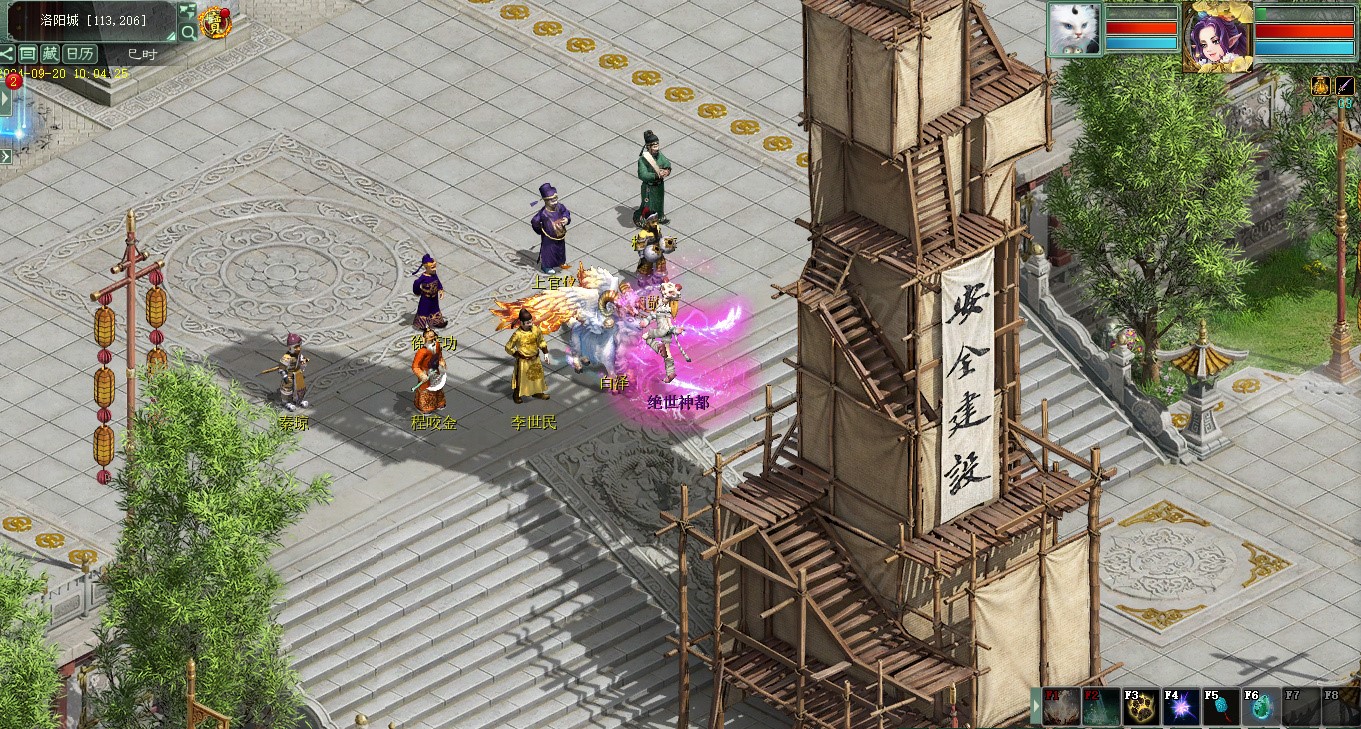
Task: Open the 觅 bounty badge next to the minimap
Action: tap(216, 21)
